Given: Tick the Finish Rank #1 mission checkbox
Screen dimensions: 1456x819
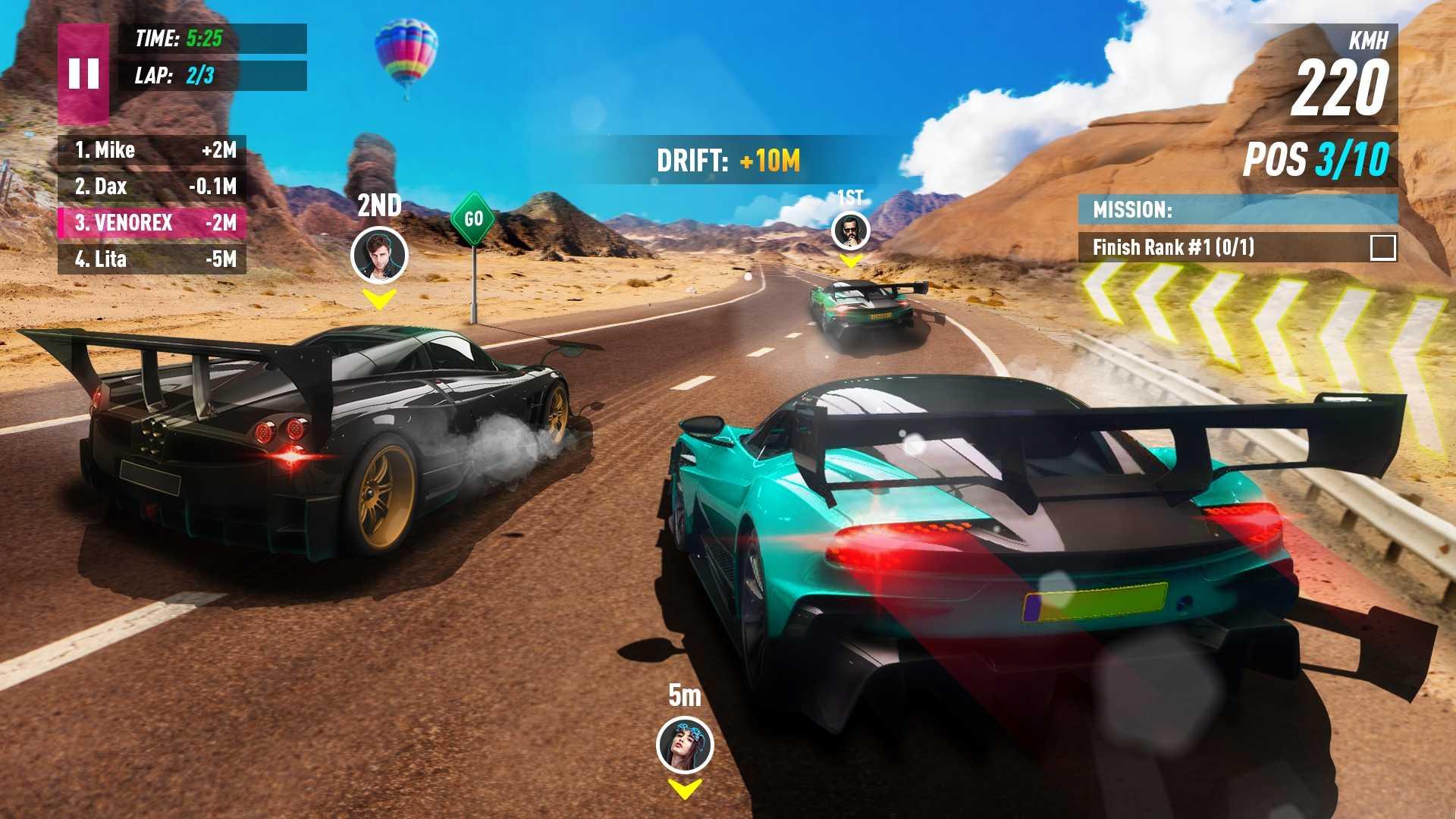Looking at the screenshot, I should coord(1382,247).
